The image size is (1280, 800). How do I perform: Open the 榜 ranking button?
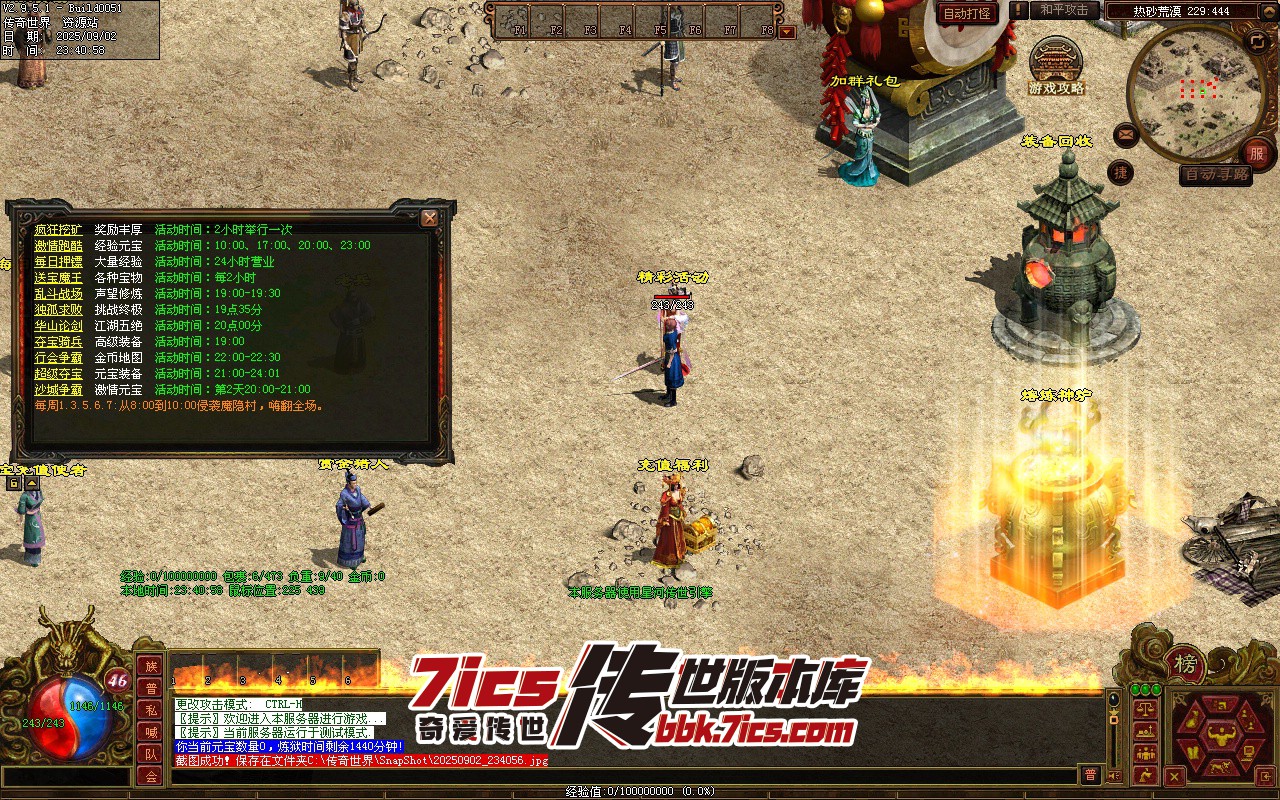coord(1186,664)
